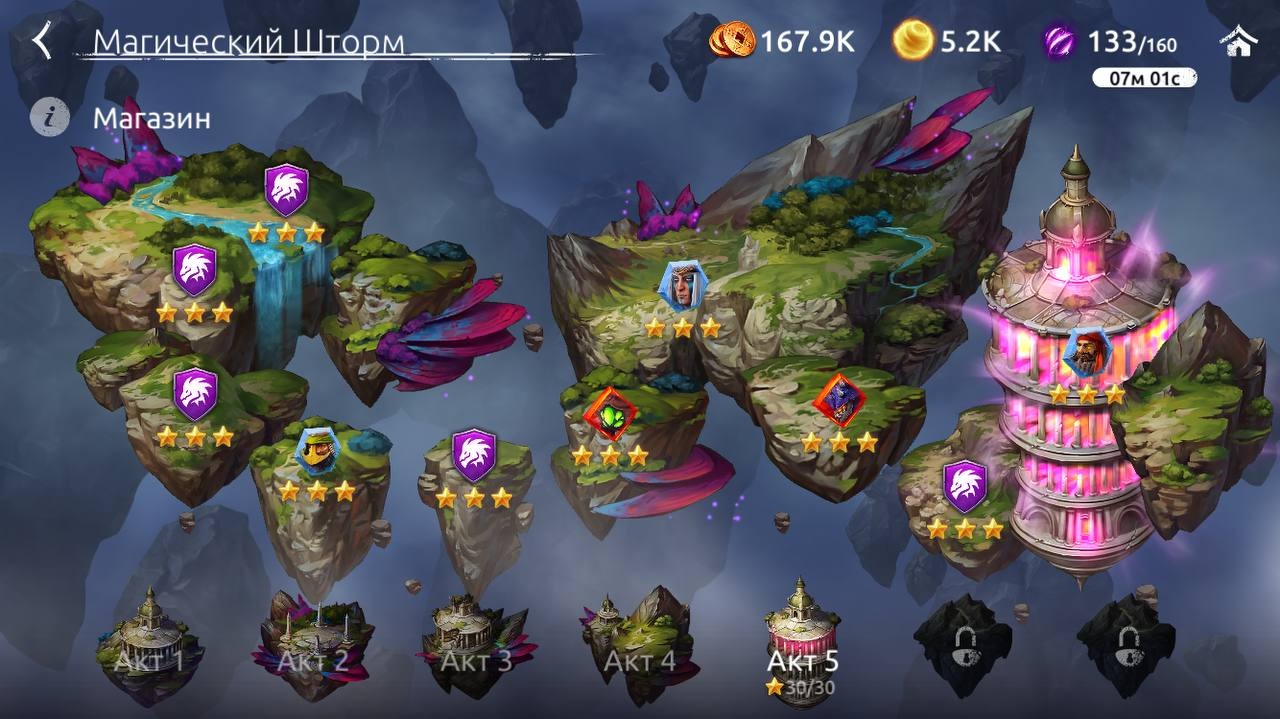1280x719 pixels.
Task: Choose the hooded woman portrait stage
Action: 682,287
